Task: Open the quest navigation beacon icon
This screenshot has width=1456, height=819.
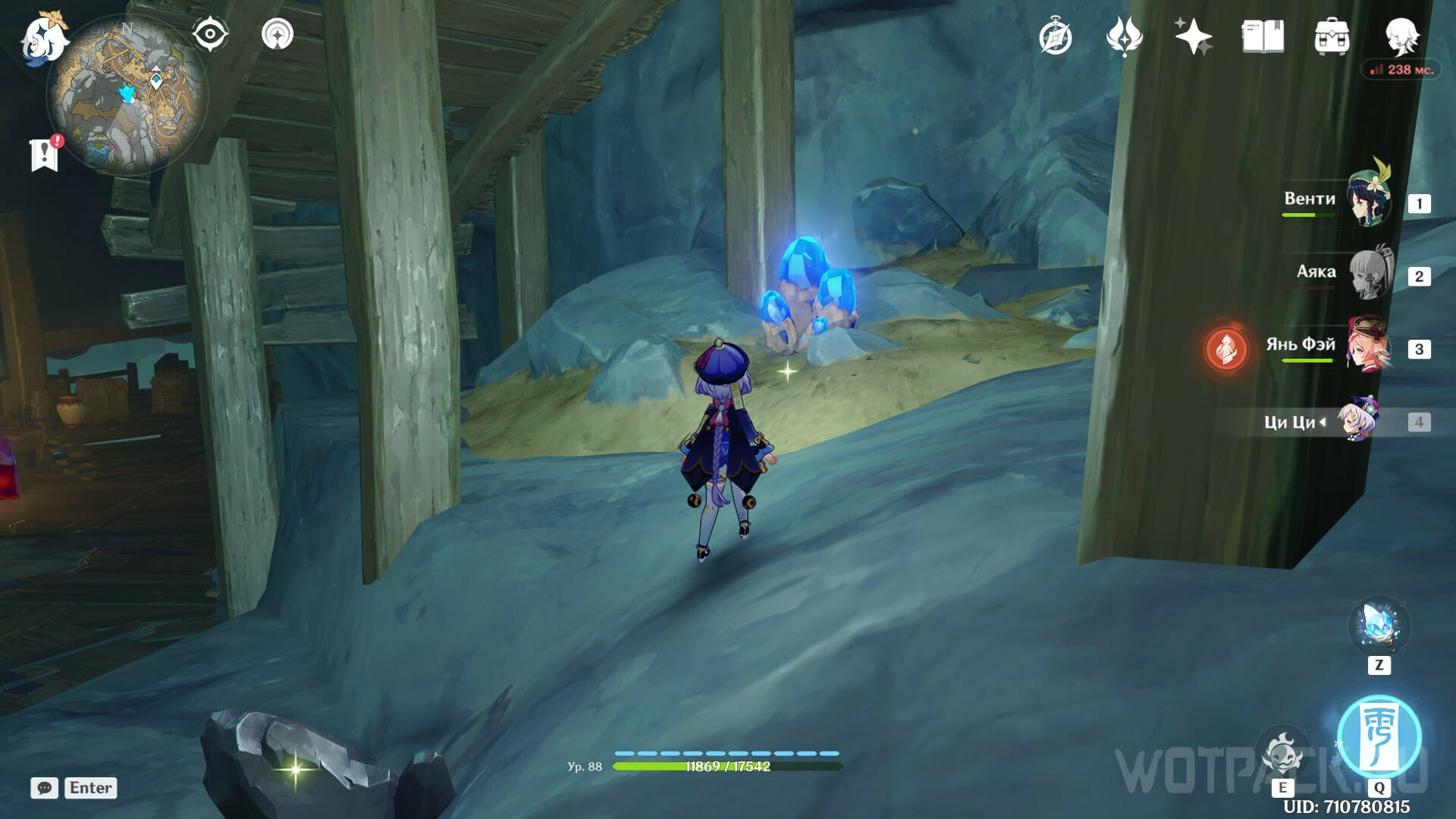Action: (278, 35)
